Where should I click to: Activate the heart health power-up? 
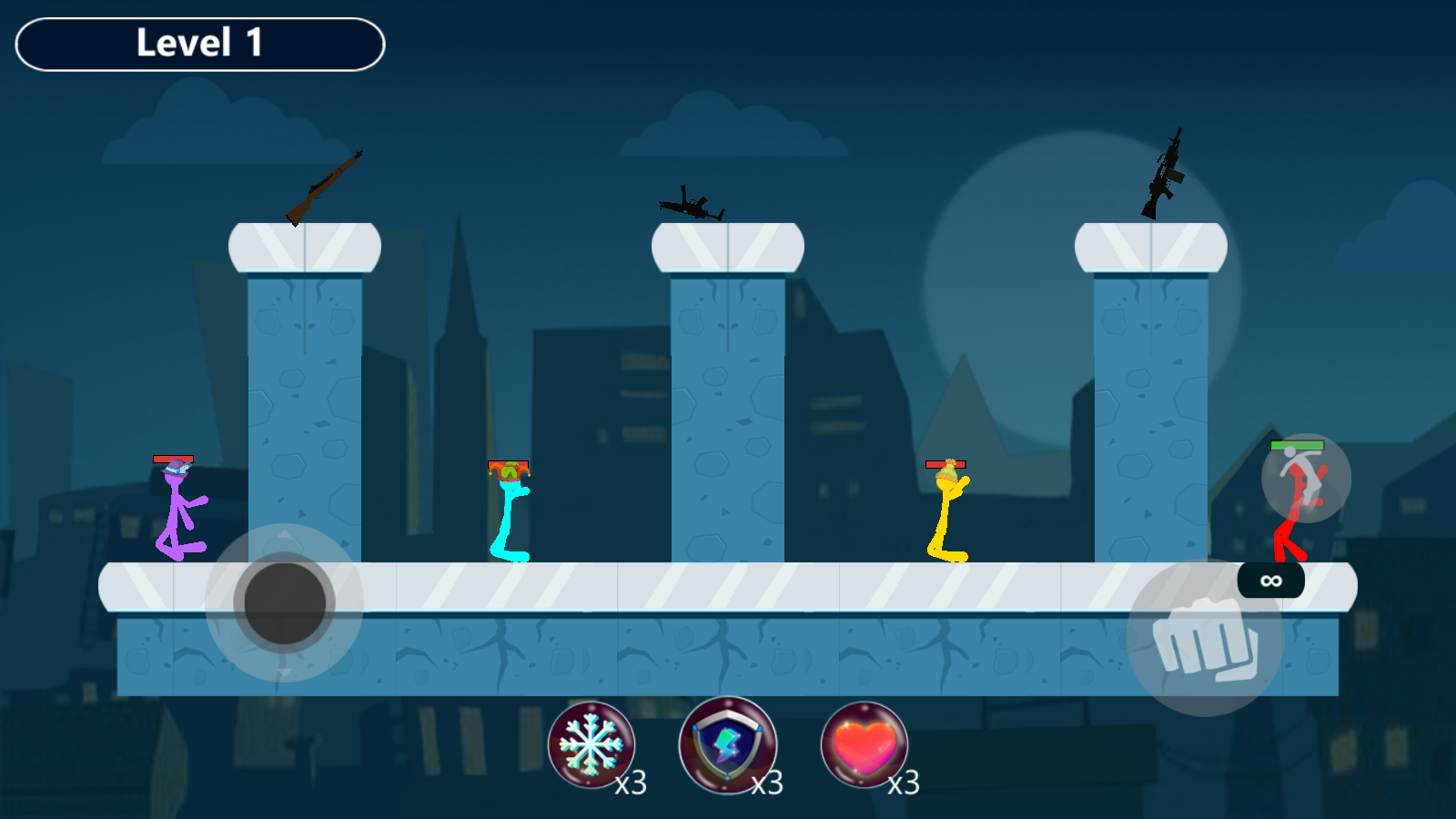[864, 744]
